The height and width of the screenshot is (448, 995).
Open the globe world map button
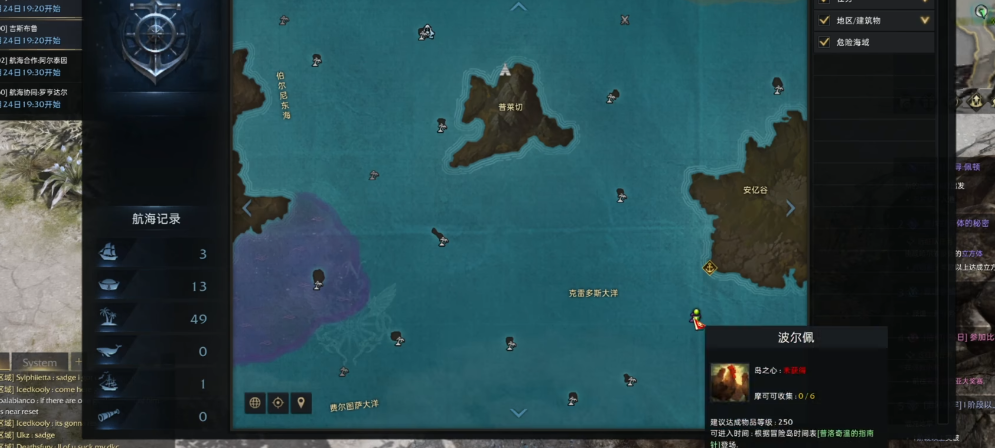(255, 403)
